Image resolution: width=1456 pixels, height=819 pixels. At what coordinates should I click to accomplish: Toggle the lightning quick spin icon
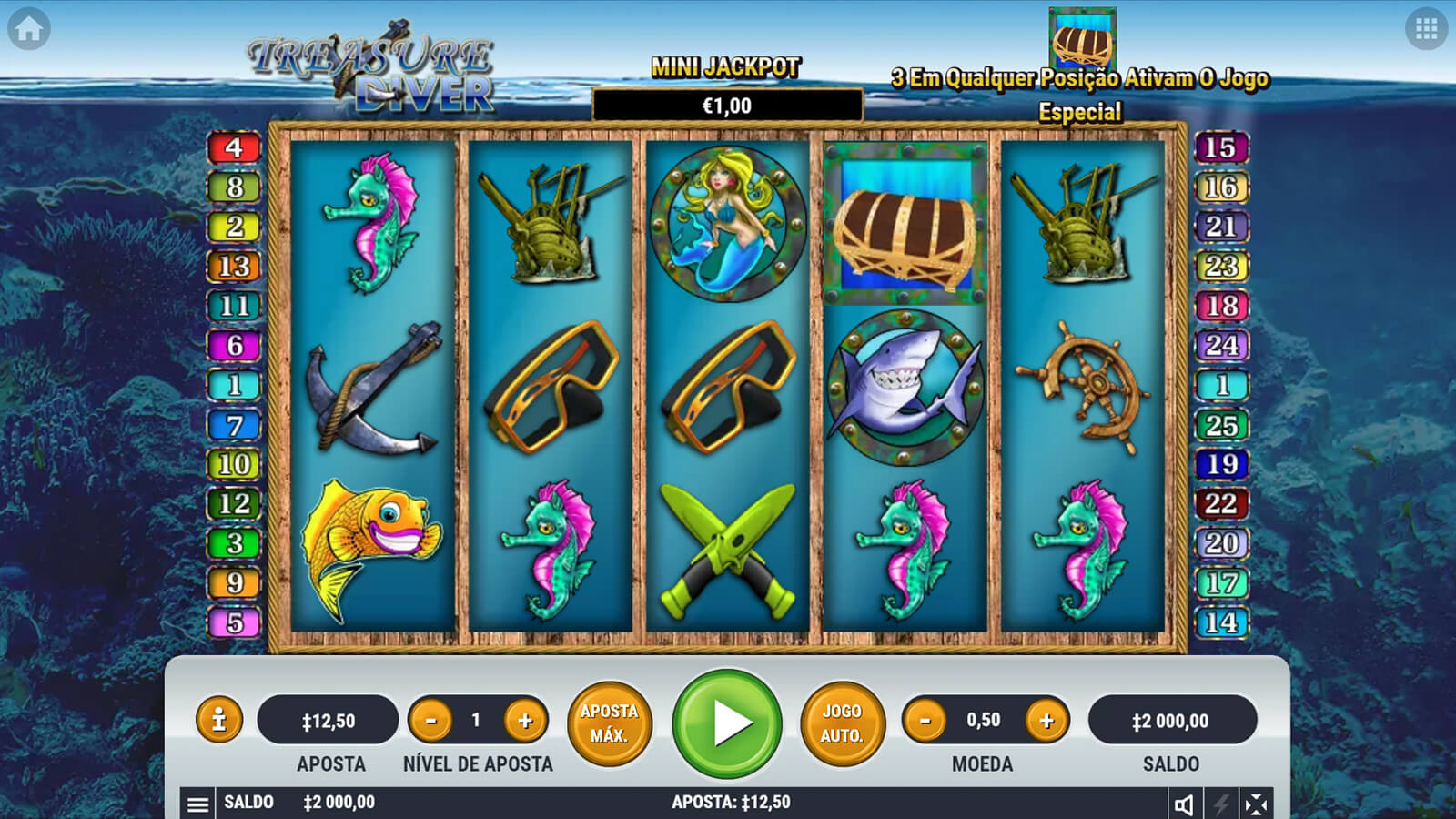click(x=1220, y=804)
